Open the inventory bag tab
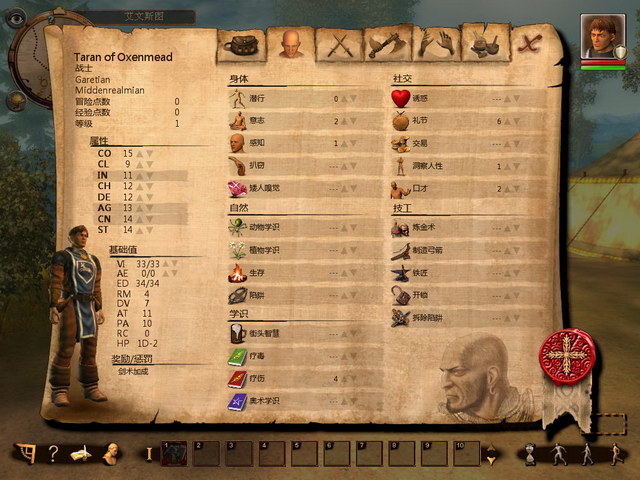Image resolution: width=640 pixels, height=480 pixels. point(243,44)
